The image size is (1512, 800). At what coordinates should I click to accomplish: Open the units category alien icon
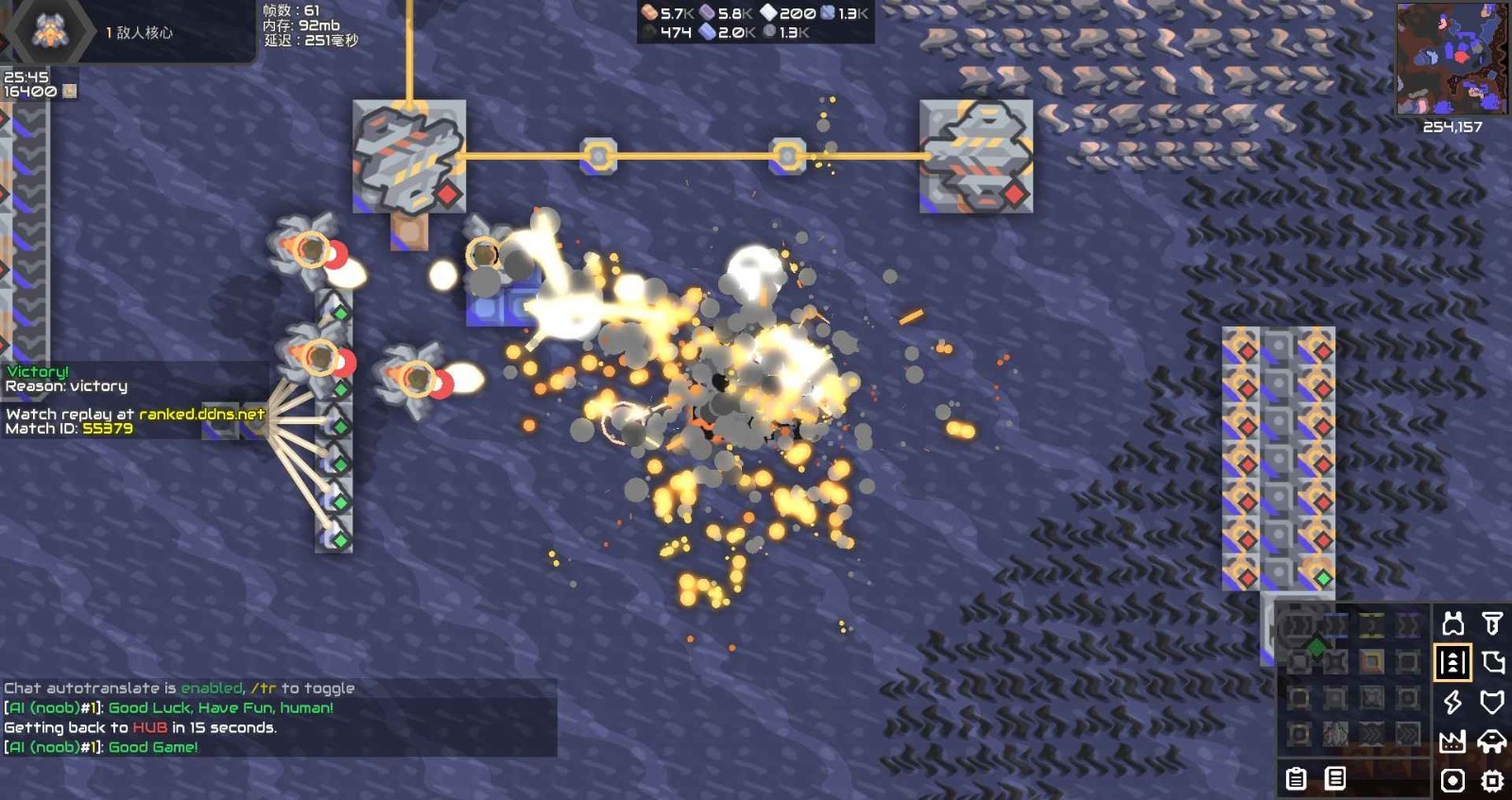coord(1491,741)
